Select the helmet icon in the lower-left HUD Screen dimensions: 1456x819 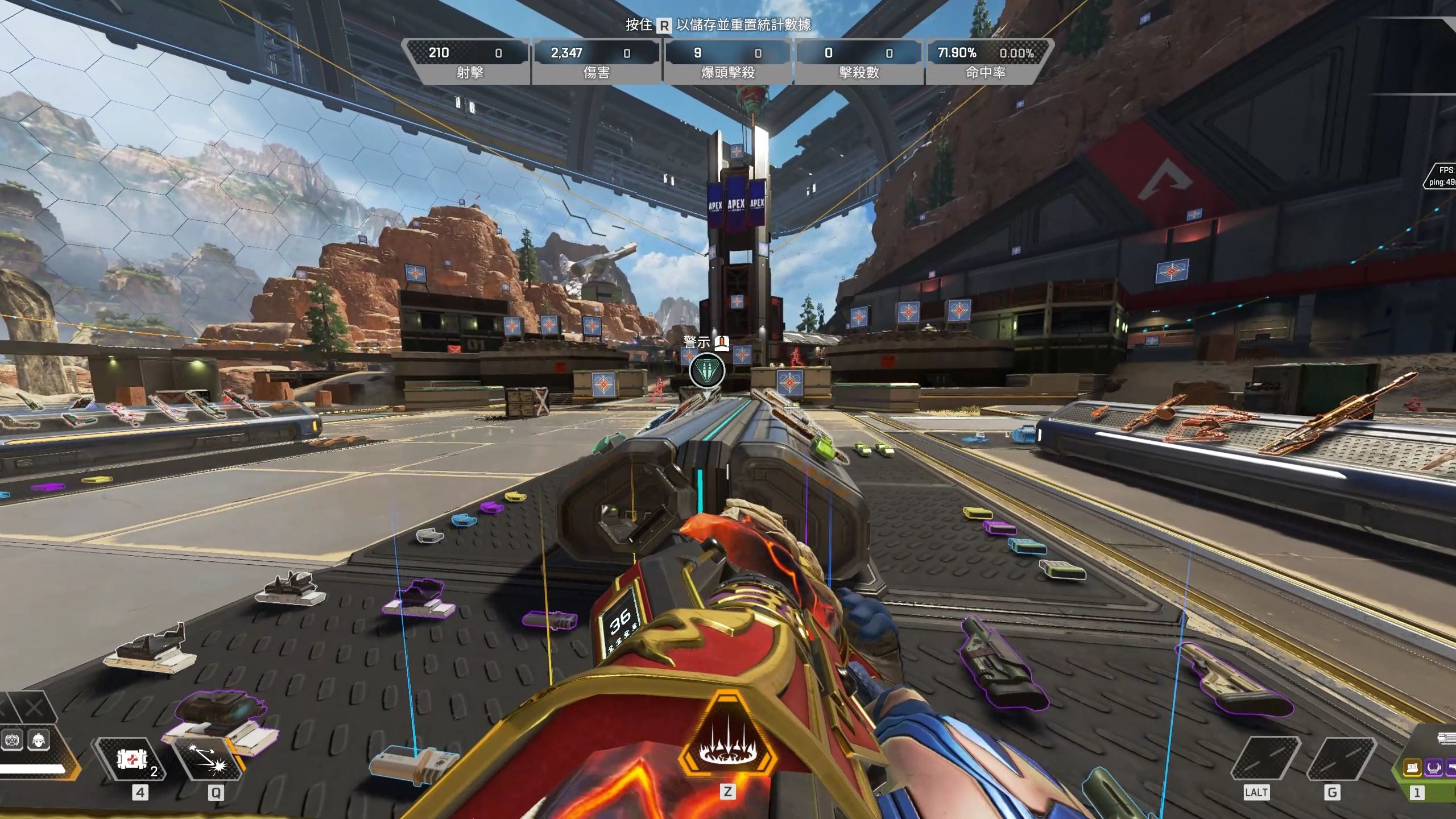pyautogui.click(x=38, y=739)
